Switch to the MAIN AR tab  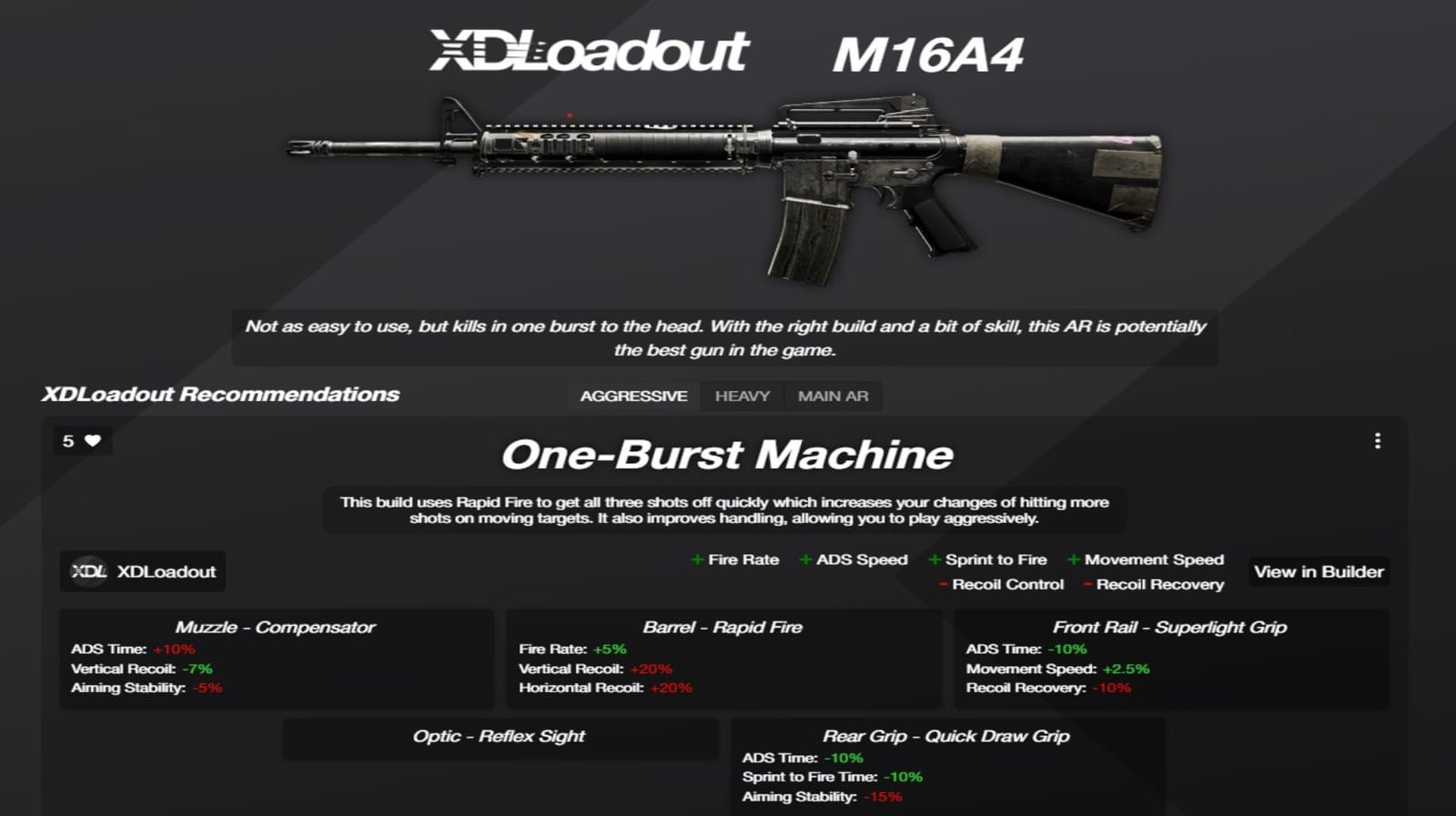tap(834, 396)
